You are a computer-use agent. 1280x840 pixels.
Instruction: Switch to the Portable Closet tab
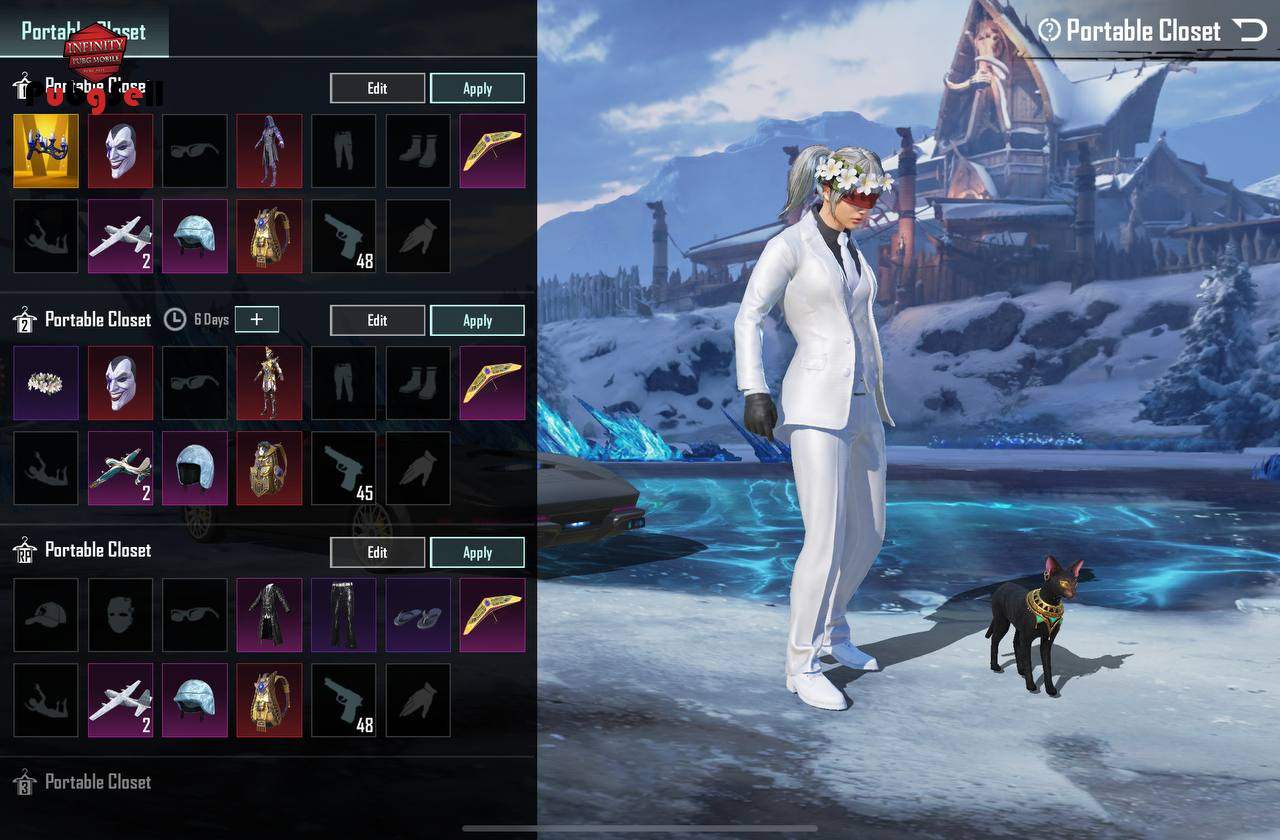pos(84,30)
